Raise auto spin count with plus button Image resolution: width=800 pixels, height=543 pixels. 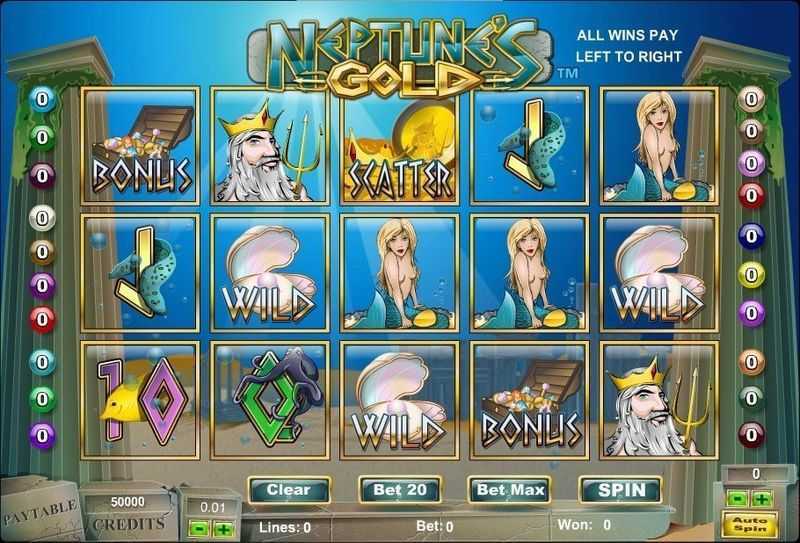pos(762,499)
